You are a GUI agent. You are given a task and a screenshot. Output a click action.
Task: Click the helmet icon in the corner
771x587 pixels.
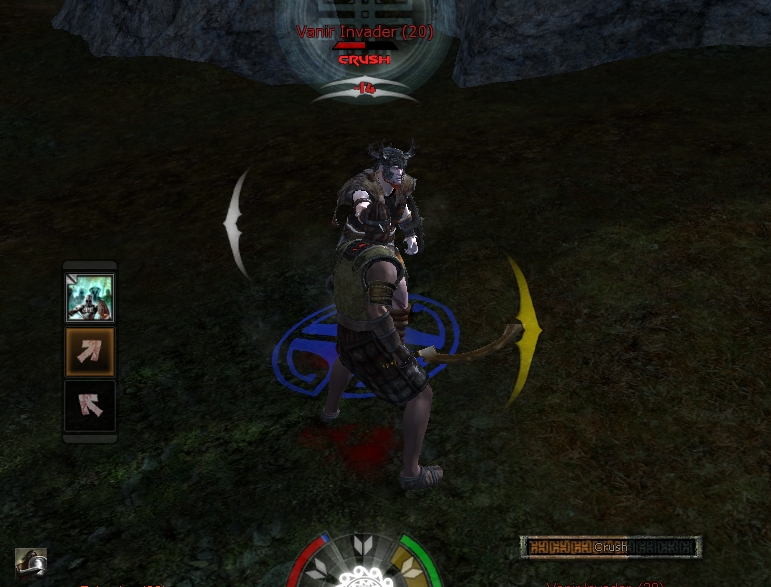coord(31,562)
